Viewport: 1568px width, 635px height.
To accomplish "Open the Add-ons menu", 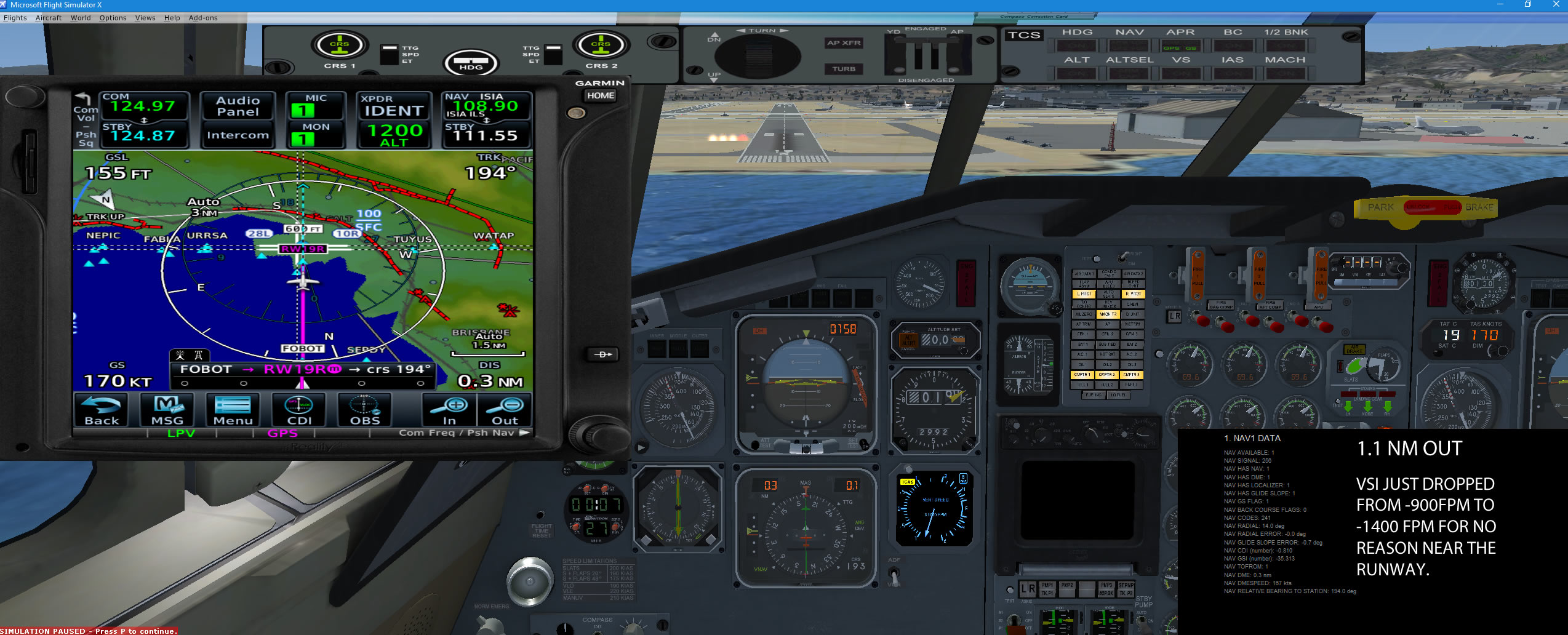I will (203, 18).
